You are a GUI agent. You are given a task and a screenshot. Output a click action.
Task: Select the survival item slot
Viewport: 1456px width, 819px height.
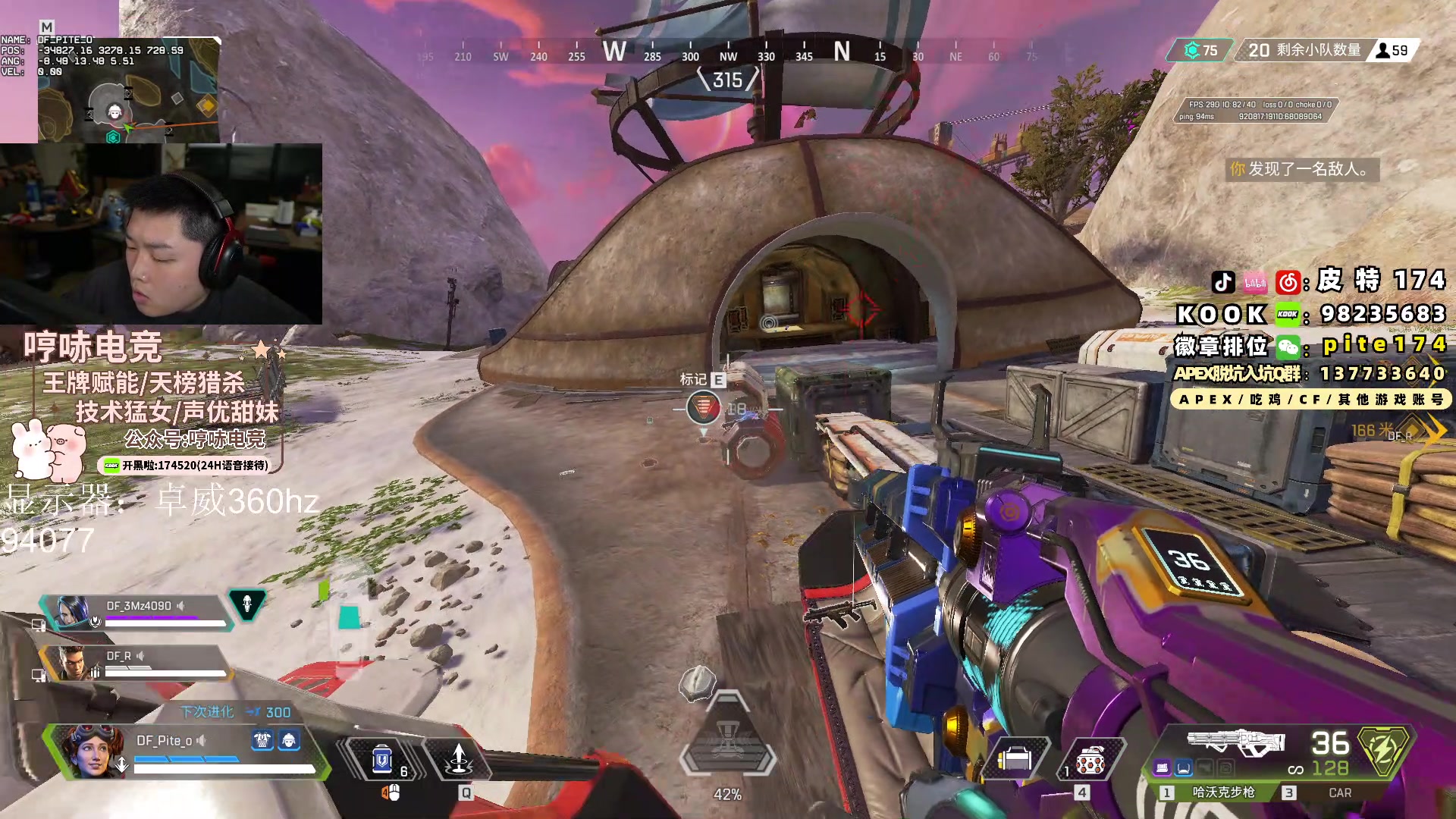1015,759
